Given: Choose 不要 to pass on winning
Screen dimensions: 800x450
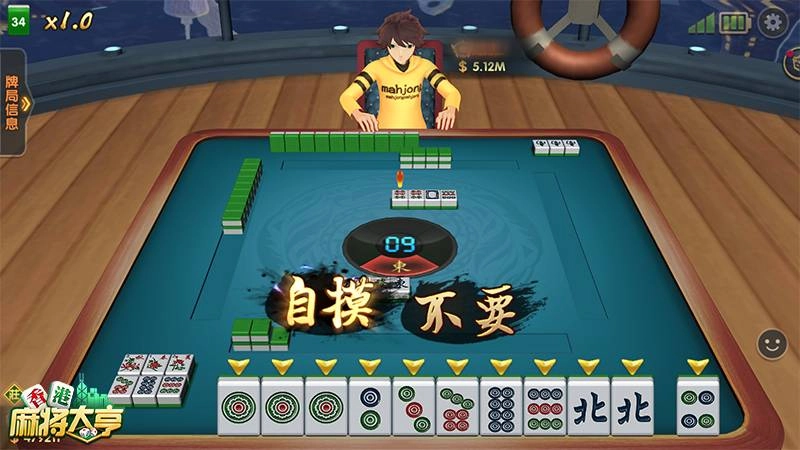Looking at the screenshot, I should pos(466,313).
